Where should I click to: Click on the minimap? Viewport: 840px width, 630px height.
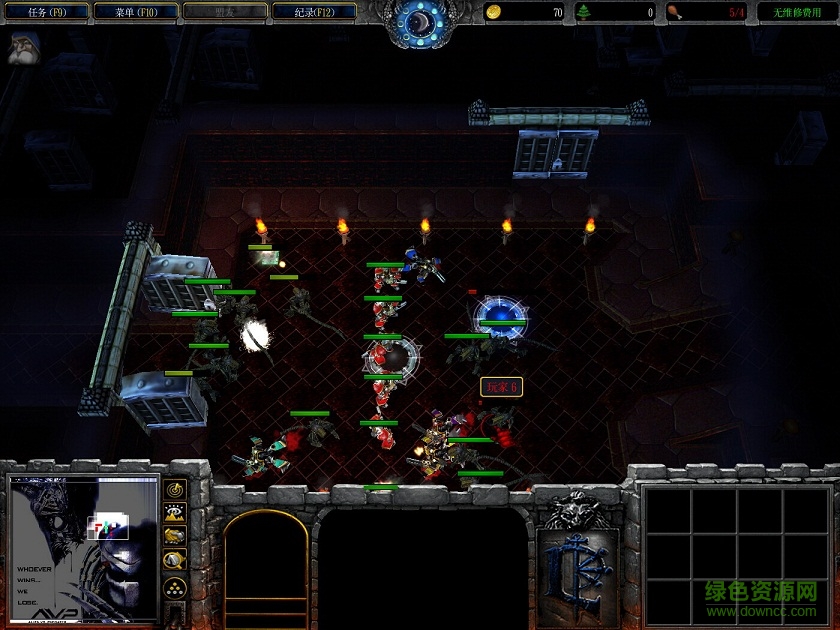(84, 548)
